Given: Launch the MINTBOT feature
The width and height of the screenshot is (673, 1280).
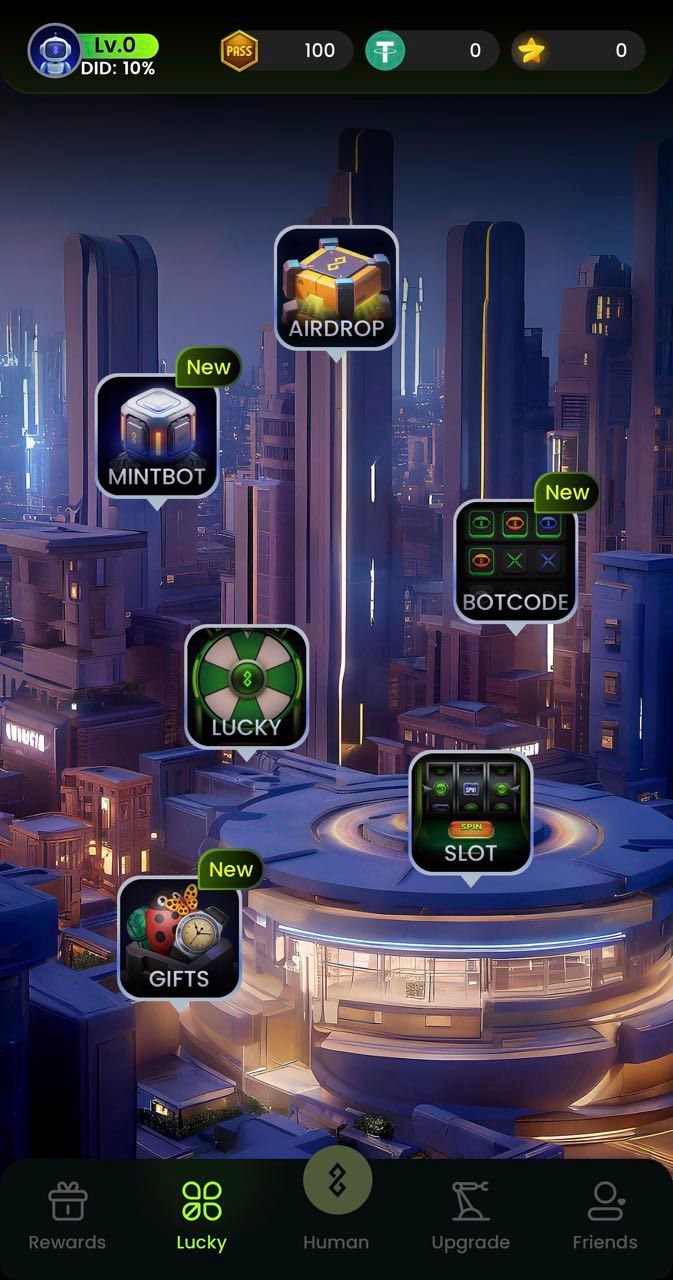Looking at the screenshot, I should [x=156, y=436].
